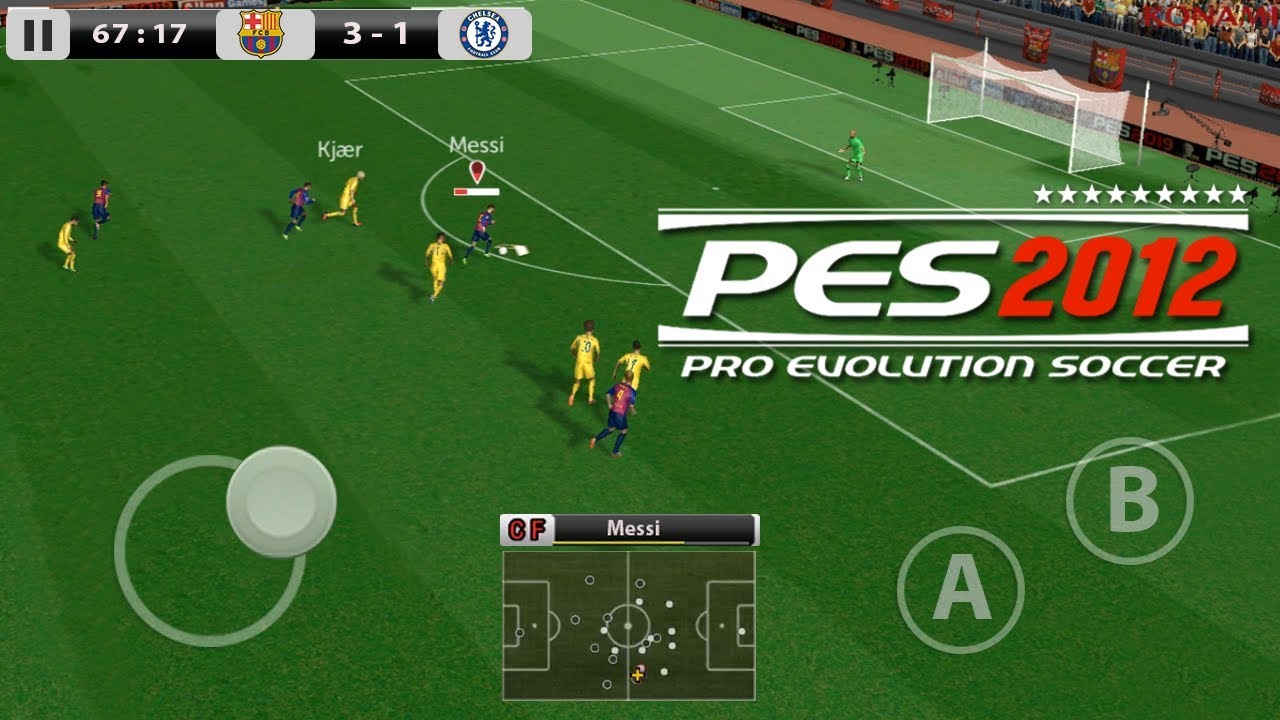Select the Chelsea club badge
Viewport: 1280px width, 720px height.
[482, 32]
